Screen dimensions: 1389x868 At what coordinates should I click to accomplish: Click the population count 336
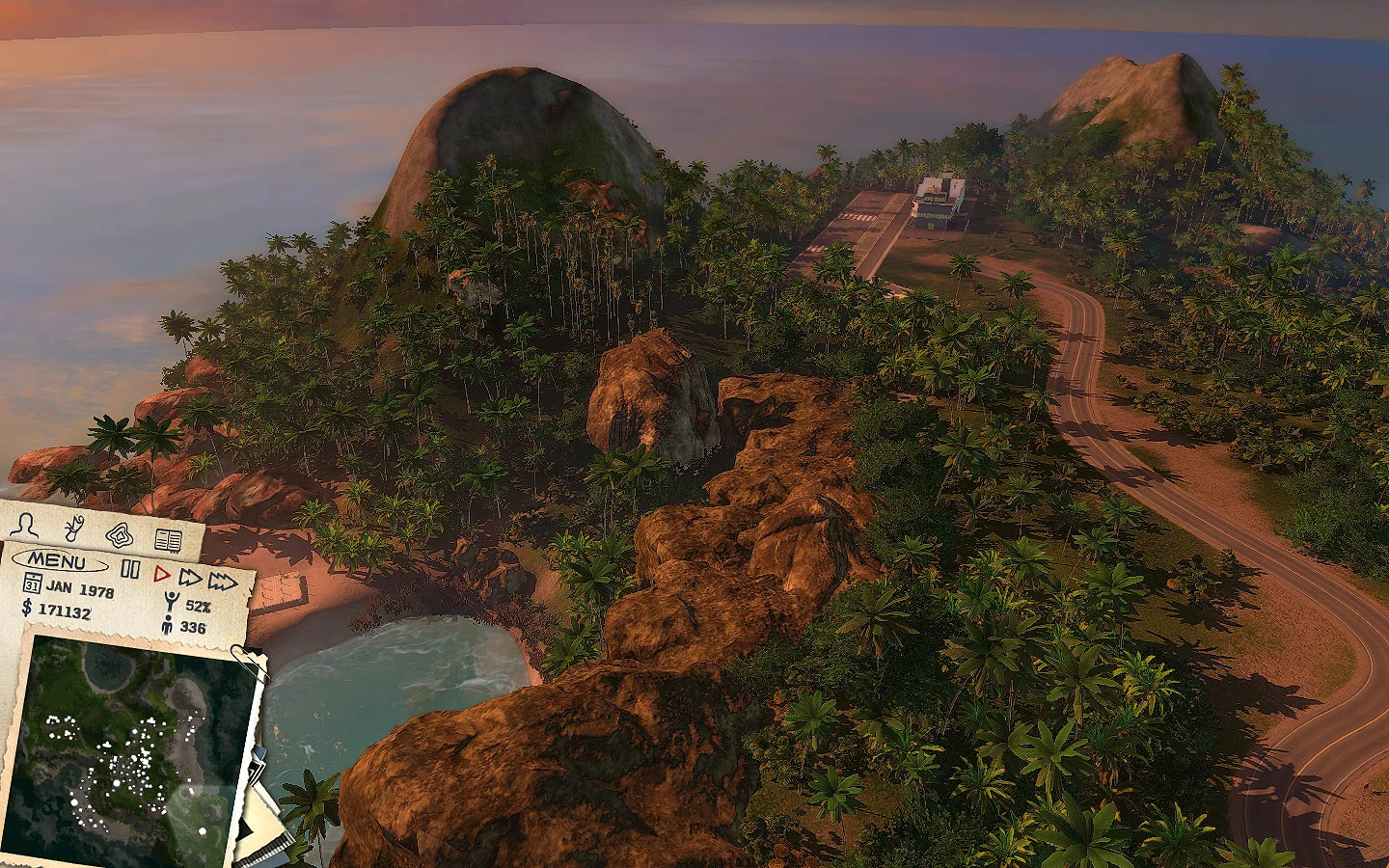(192, 626)
